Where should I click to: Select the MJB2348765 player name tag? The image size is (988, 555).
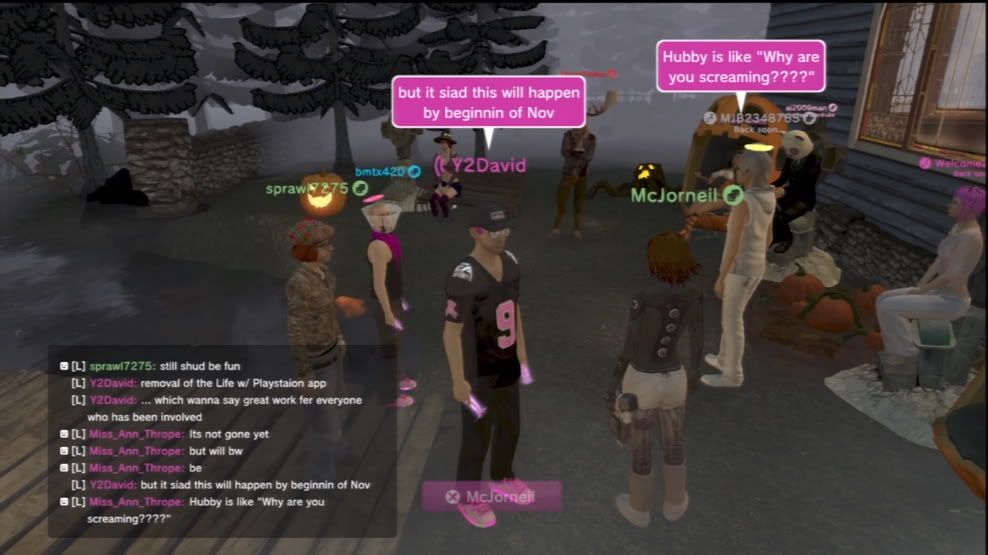pos(760,118)
